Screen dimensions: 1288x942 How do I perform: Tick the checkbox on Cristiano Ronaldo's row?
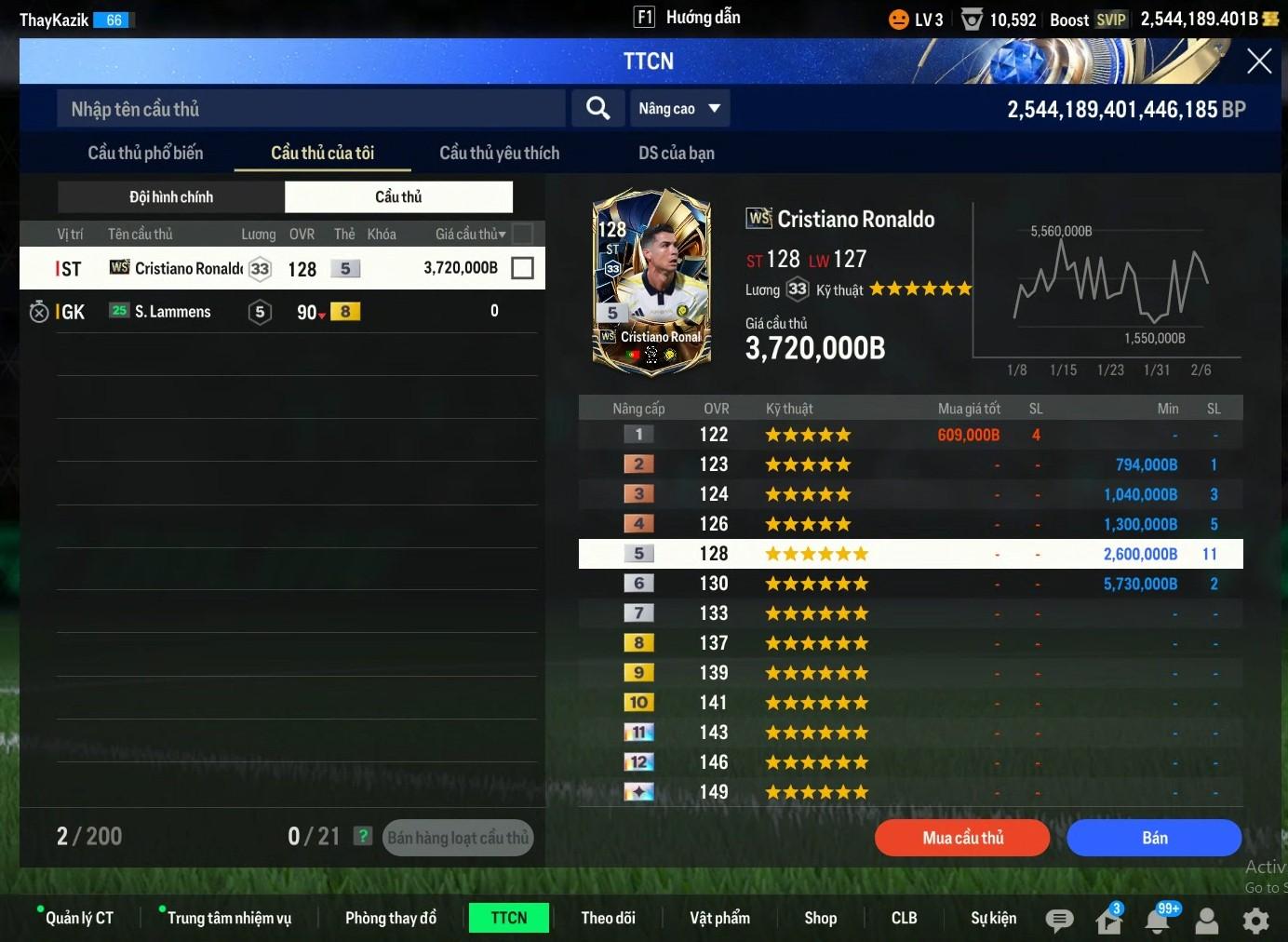pos(523,268)
